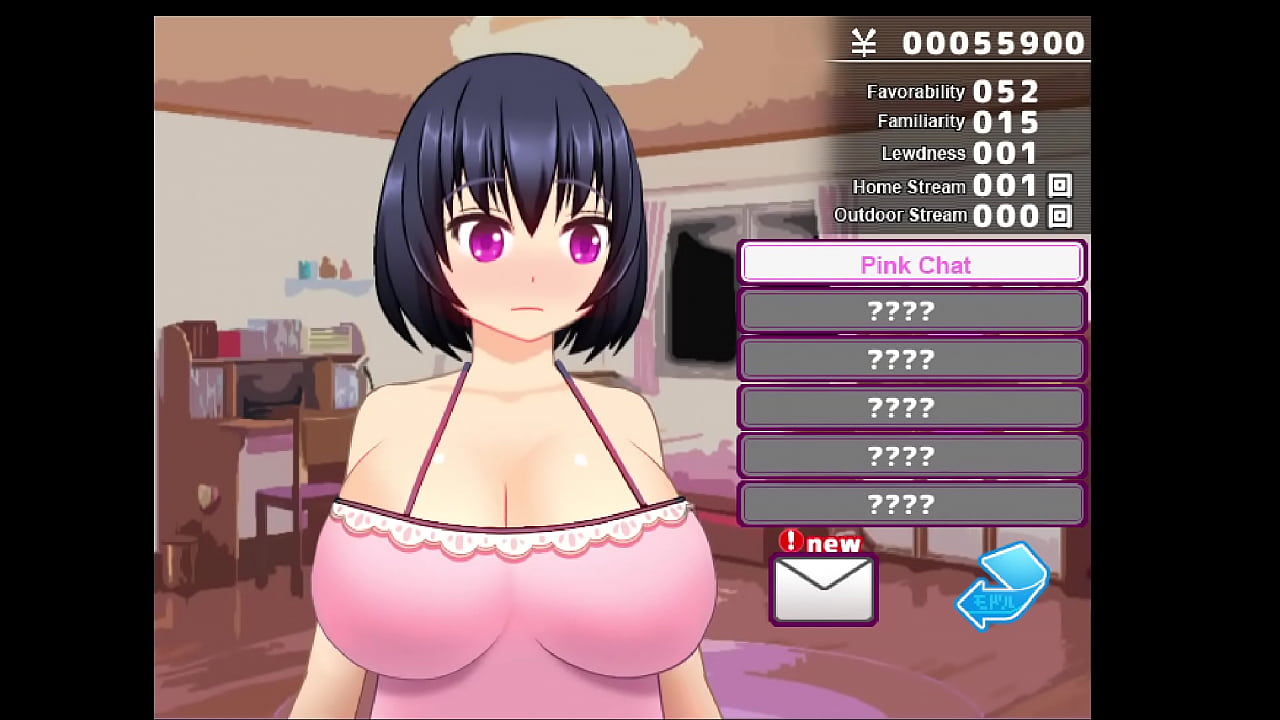This screenshot has width=1280, height=720.
Task: Open the mail envelope with the new notification
Action: (823, 590)
